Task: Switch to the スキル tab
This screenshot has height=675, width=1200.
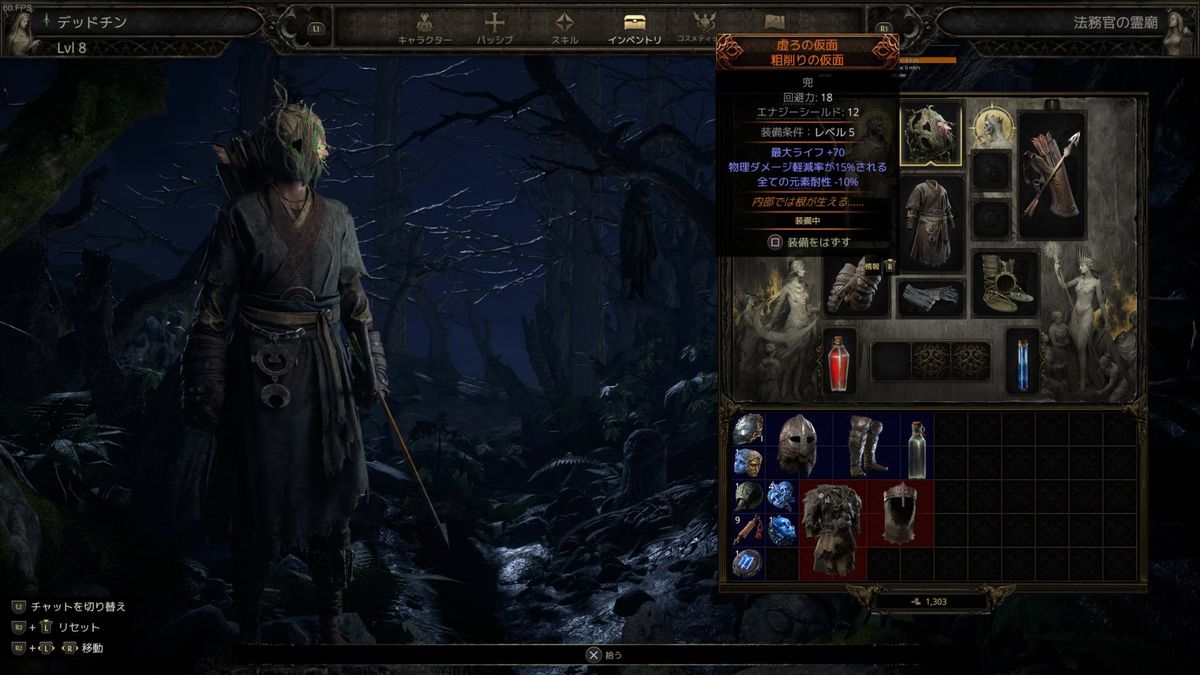Action: (564, 28)
